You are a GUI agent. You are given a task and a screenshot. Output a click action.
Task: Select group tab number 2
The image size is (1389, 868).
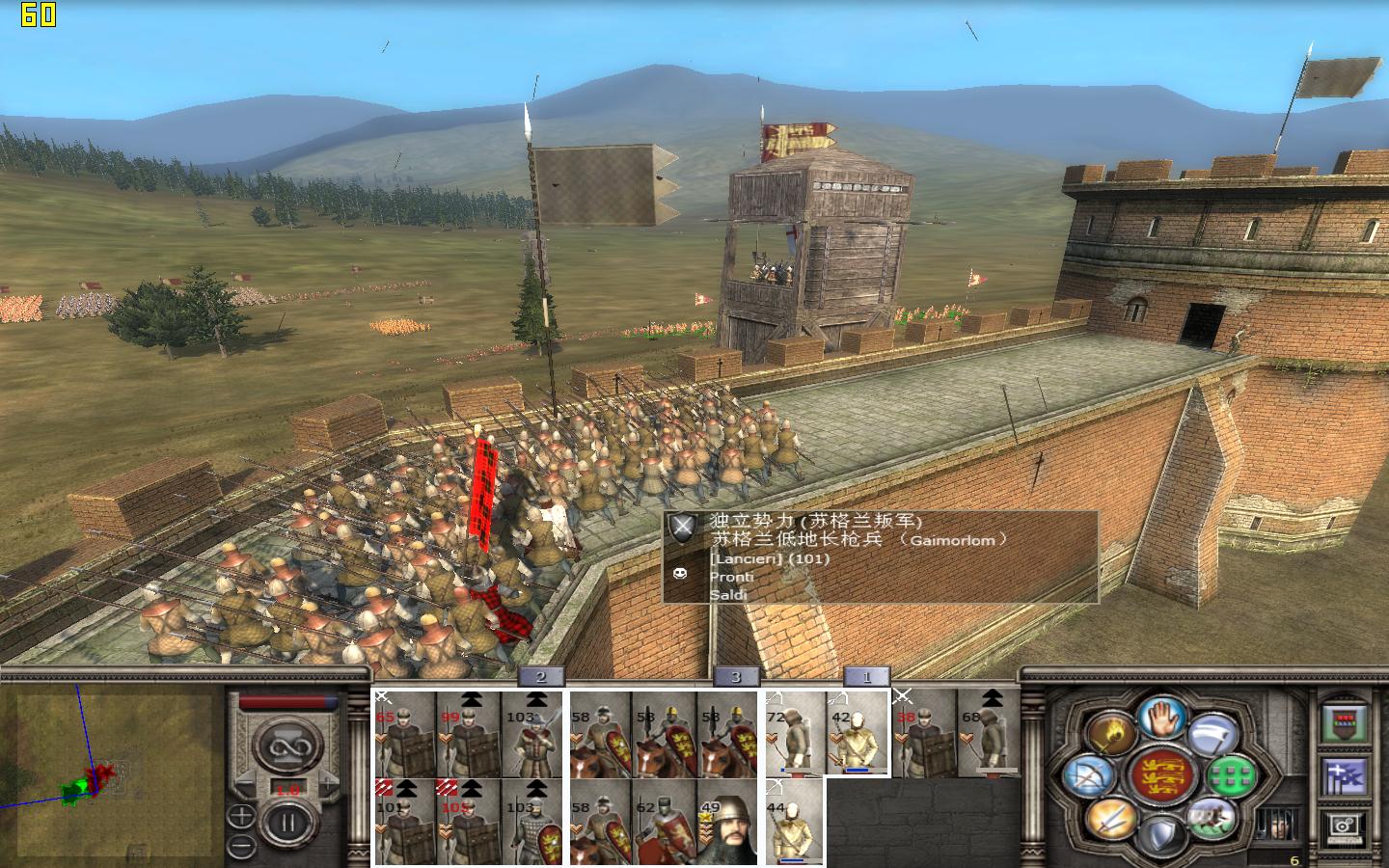tap(540, 677)
